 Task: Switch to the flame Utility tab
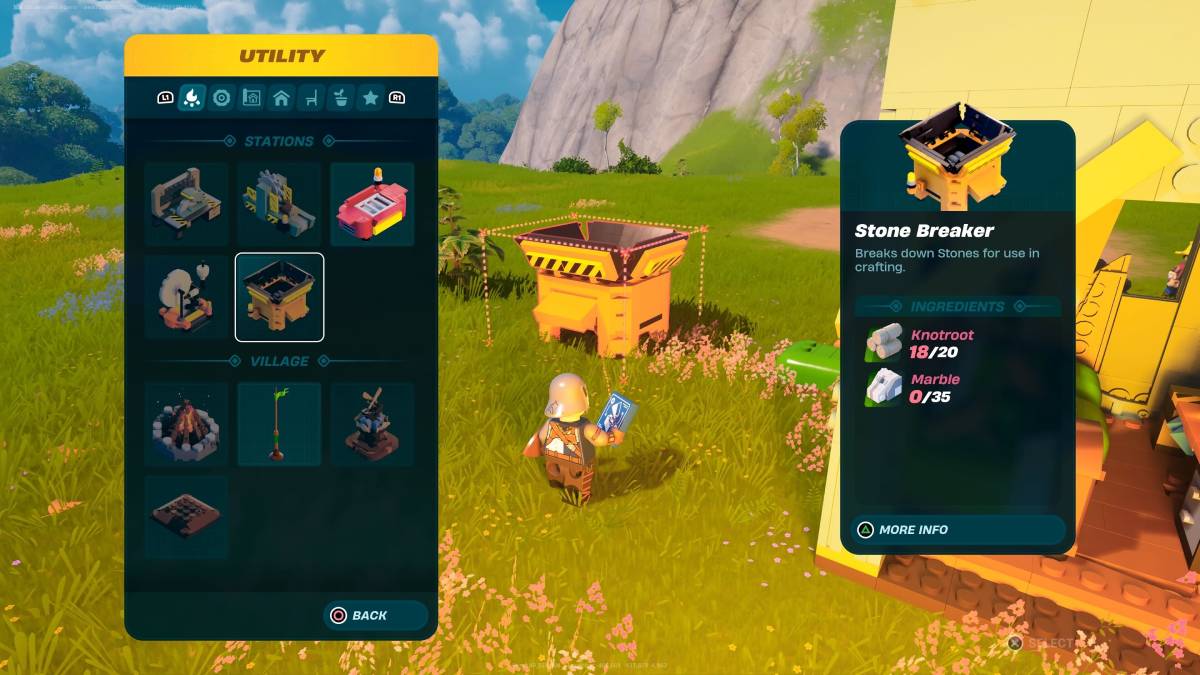pyautogui.click(x=192, y=98)
